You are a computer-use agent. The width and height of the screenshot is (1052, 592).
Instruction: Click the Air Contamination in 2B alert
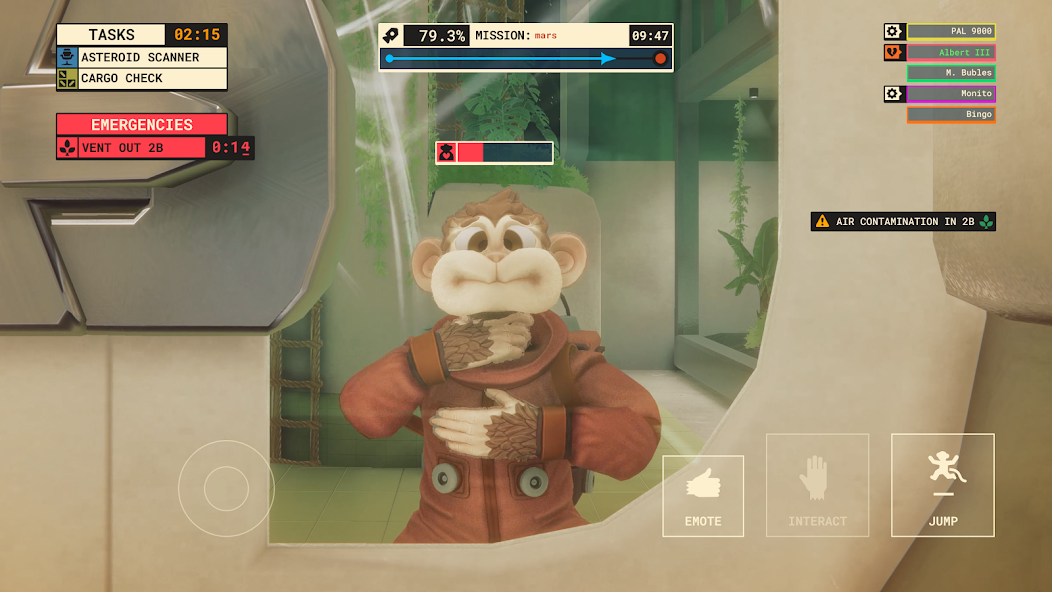pos(903,222)
